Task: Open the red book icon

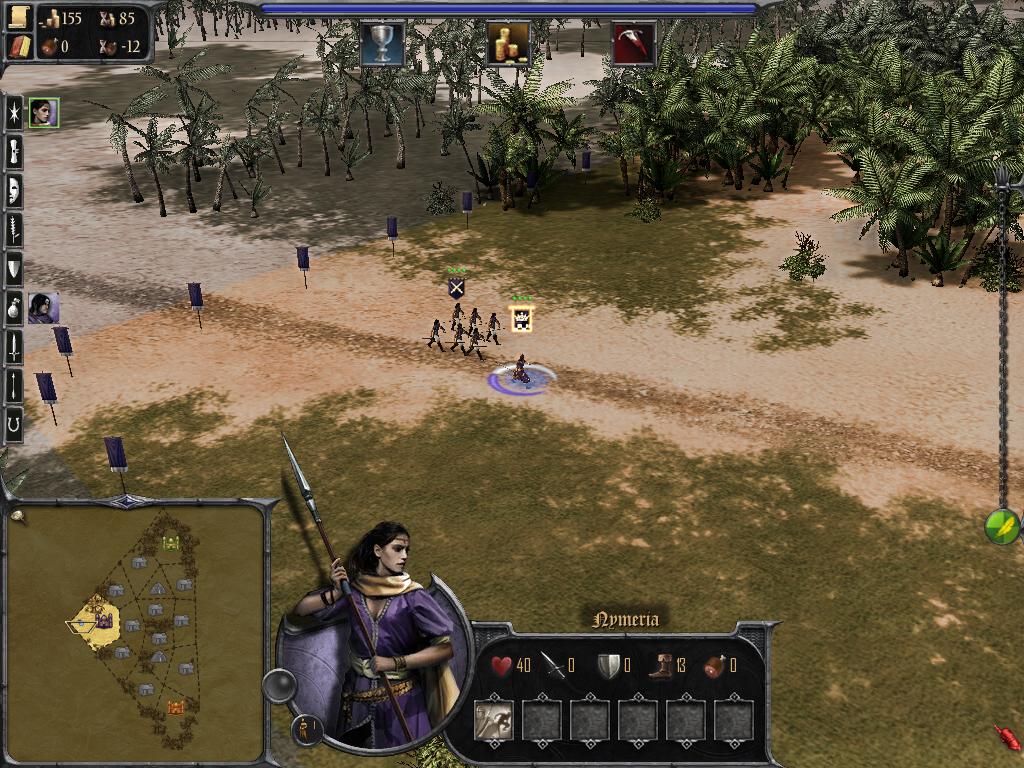Action: [x=20, y=46]
